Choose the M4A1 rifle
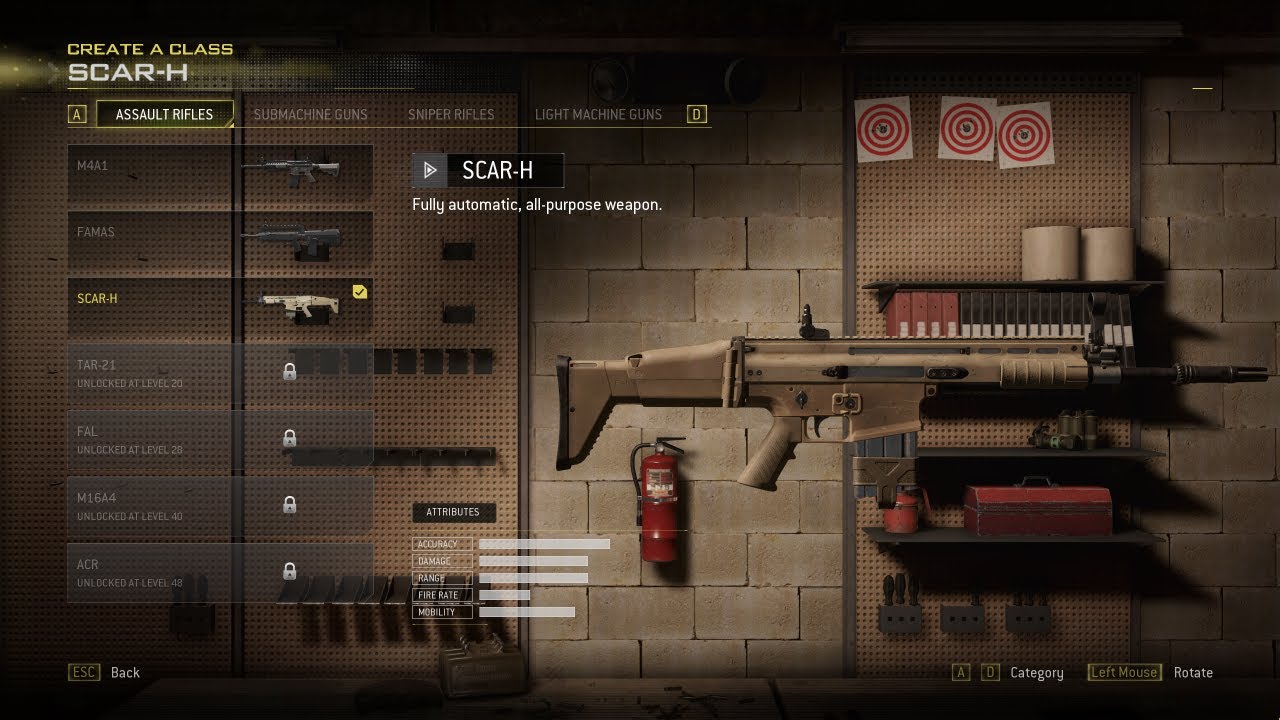The height and width of the screenshot is (720, 1280). [220, 172]
